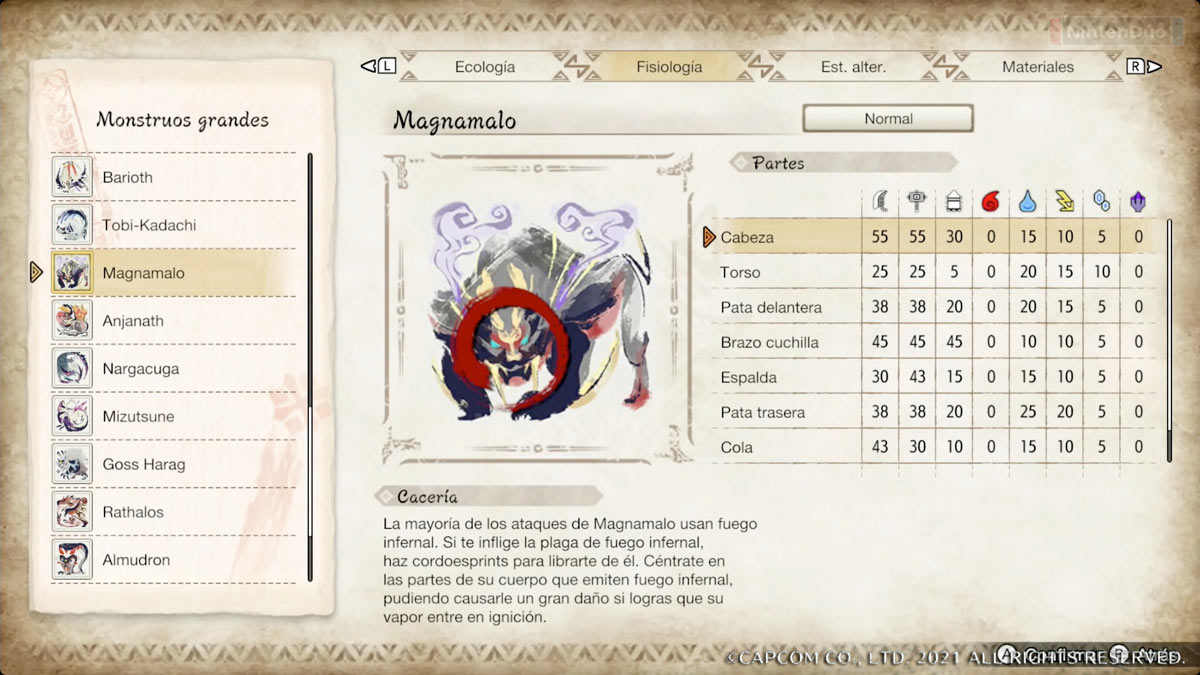Image resolution: width=1200 pixels, height=675 pixels.
Task: Choose the Mizutsune entry
Action: coord(174,416)
